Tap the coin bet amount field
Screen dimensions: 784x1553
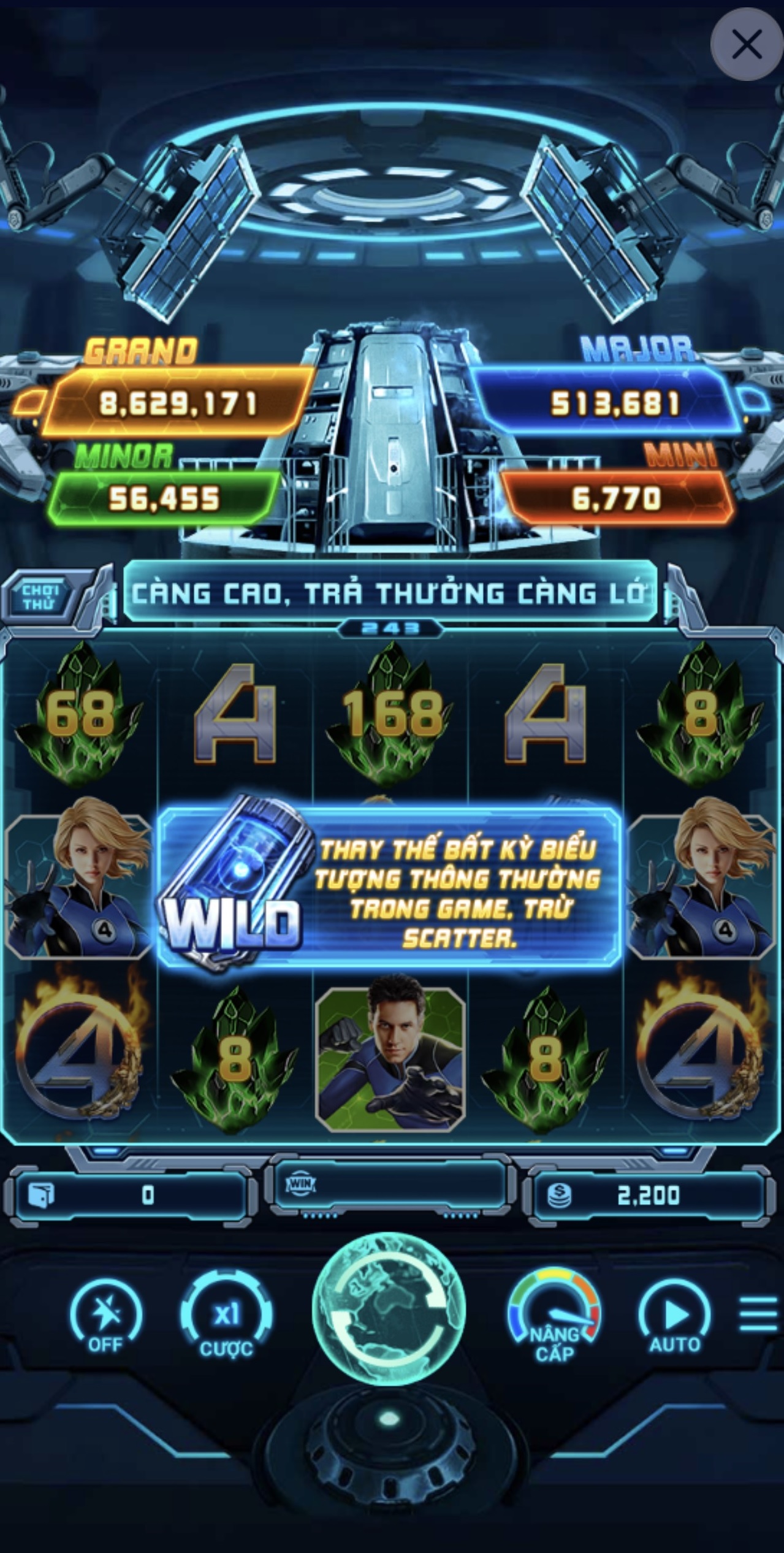tap(645, 1195)
